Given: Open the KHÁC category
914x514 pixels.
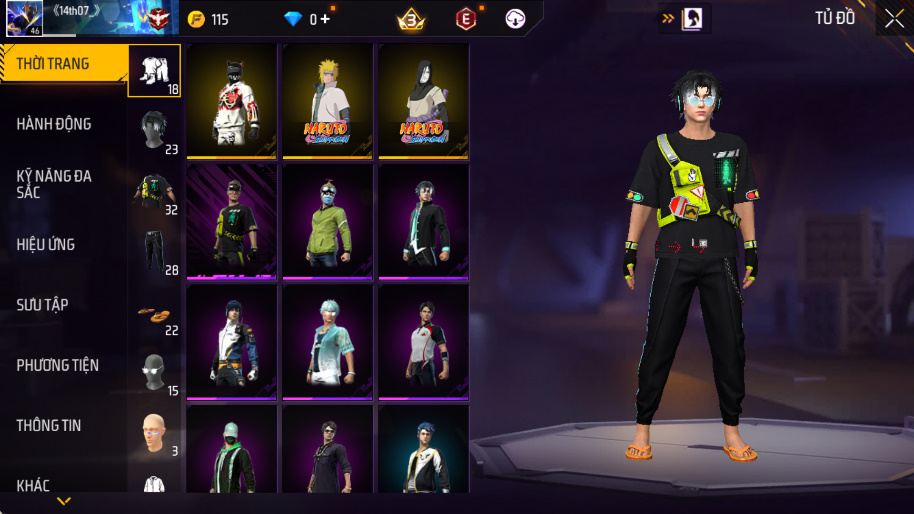Looking at the screenshot, I should coord(33,486).
